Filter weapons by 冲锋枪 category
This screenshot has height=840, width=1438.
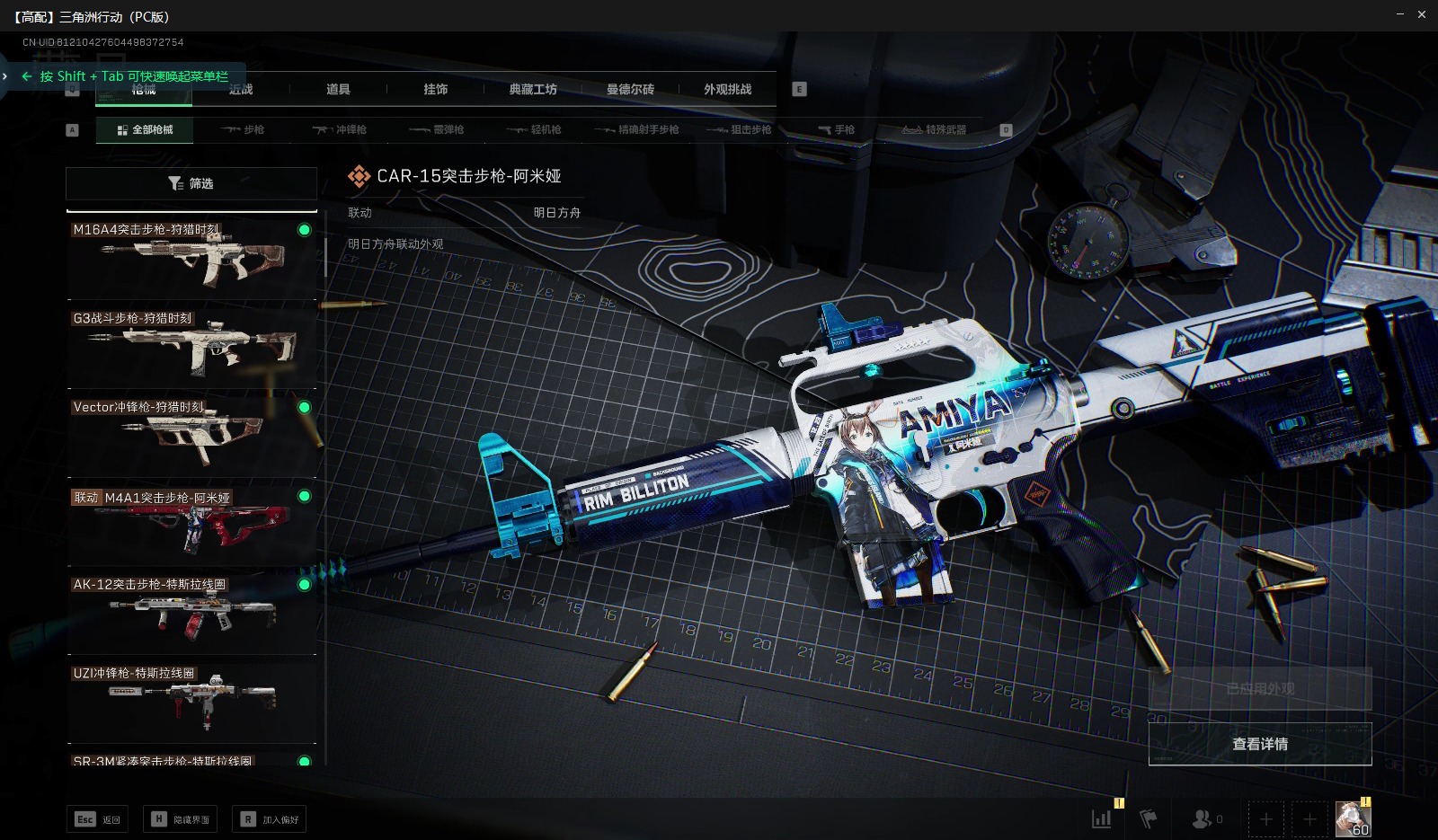(x=340, y=130)
